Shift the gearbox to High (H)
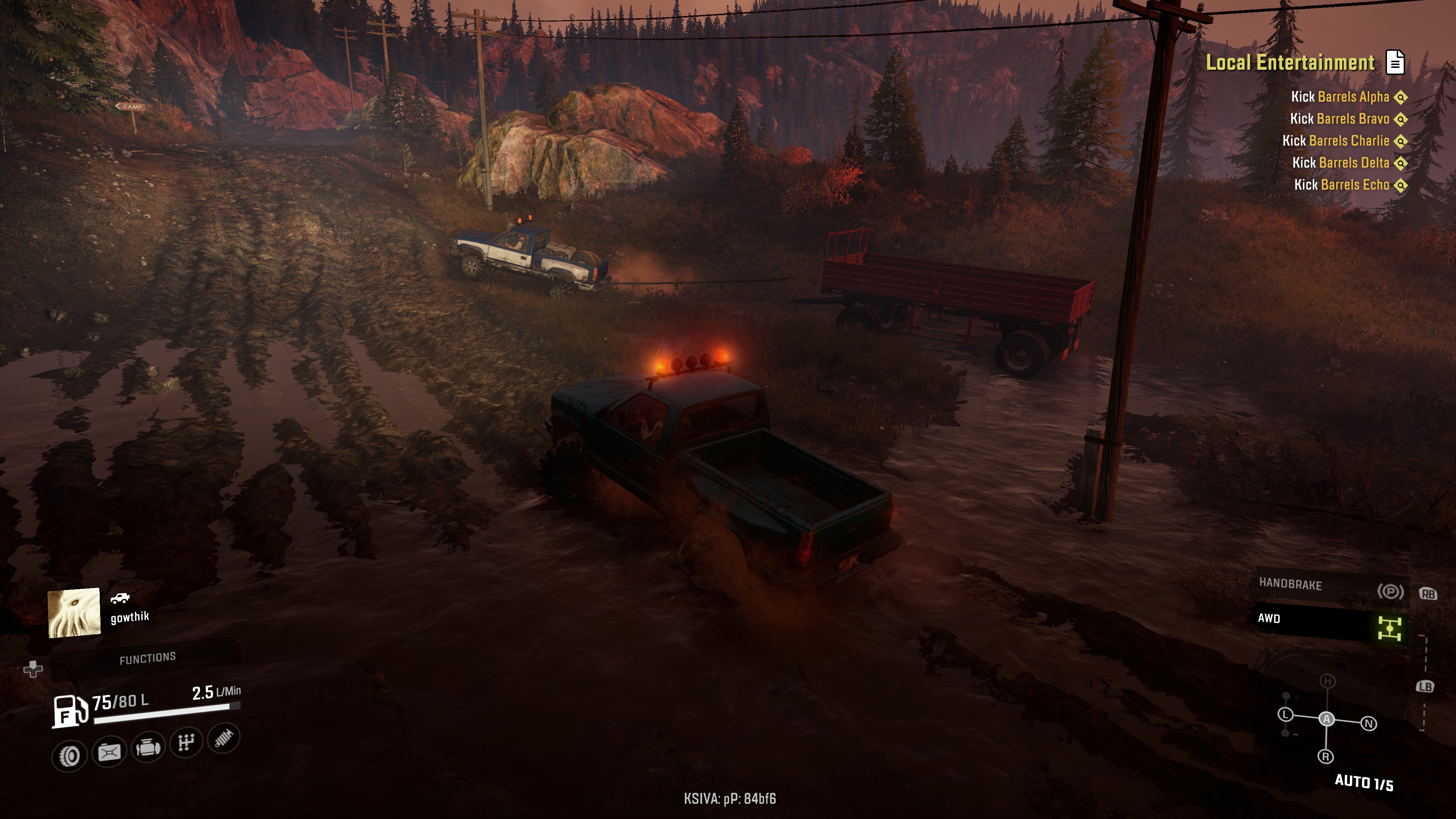The image size is (1456, 819). coord(1328,681)
